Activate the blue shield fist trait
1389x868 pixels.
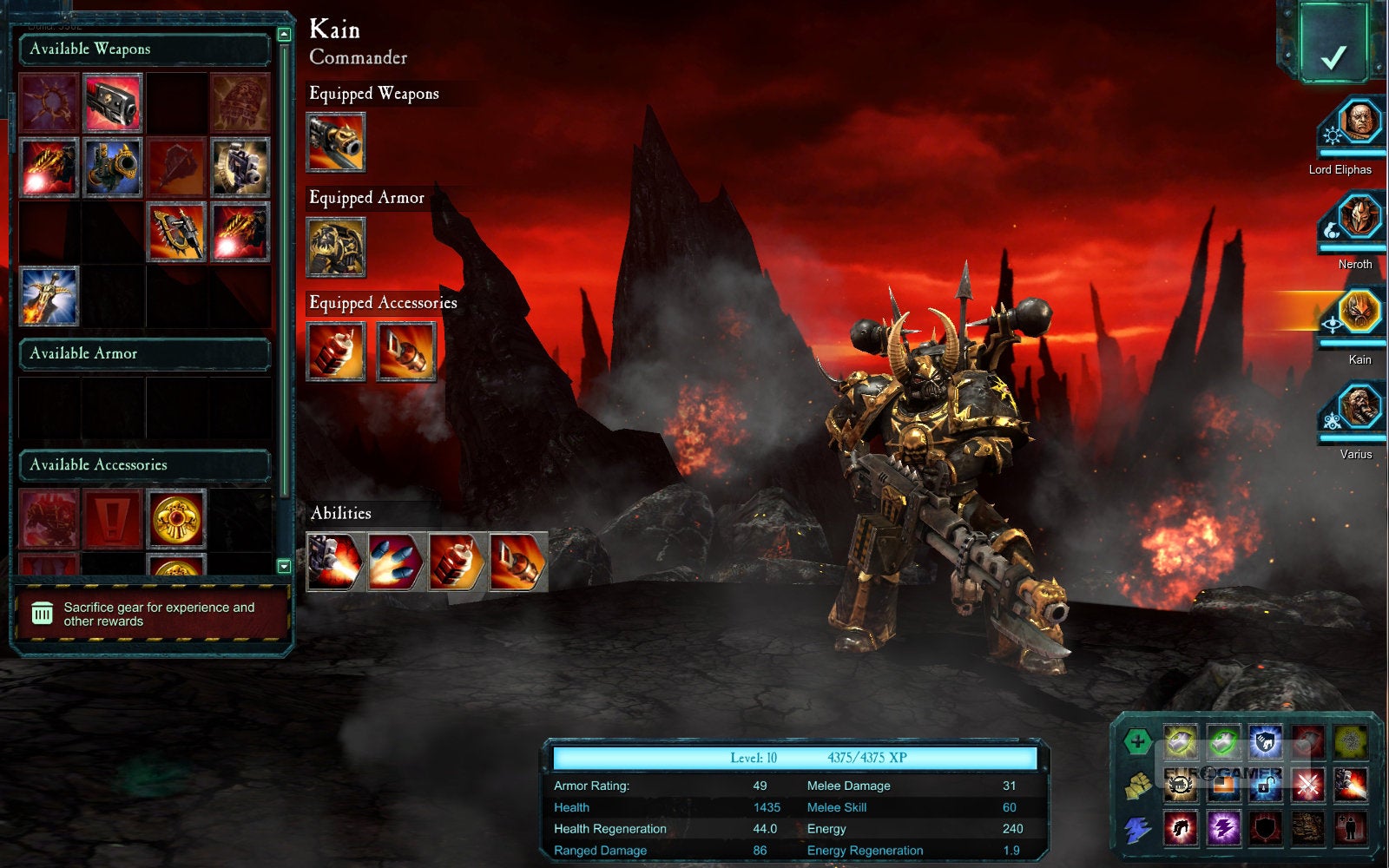tap(1266, 742)
